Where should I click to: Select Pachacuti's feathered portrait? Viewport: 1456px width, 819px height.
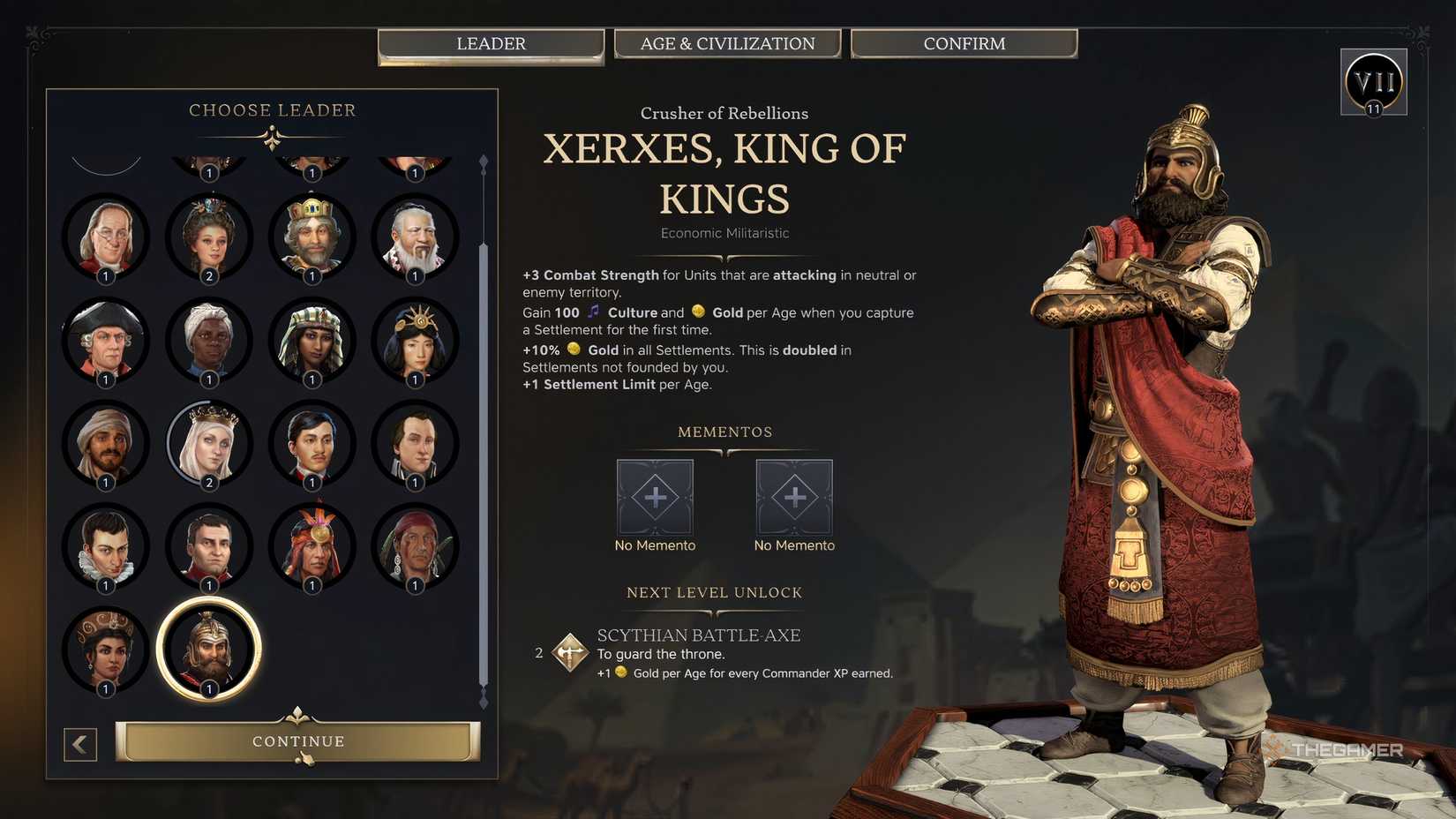tap(311, 547)
